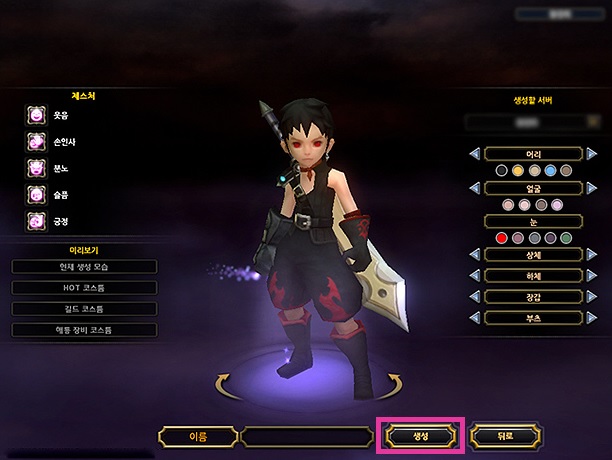
Task: Select the character name input field
Action: click(x=307, y=436)
